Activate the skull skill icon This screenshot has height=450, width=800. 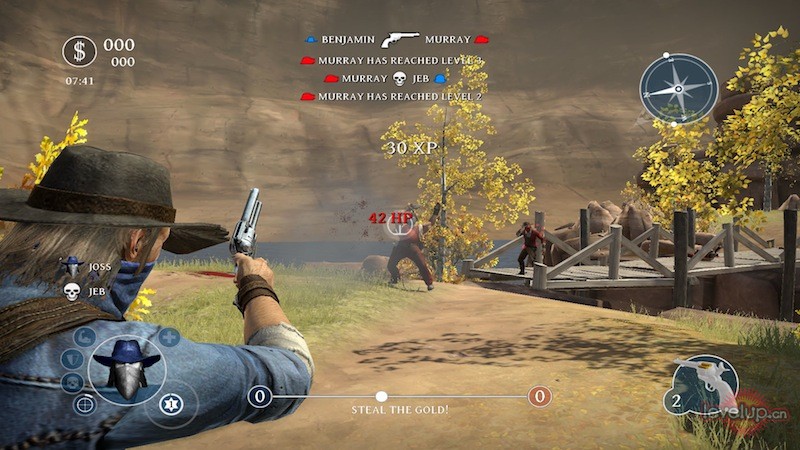coord(72,382)
